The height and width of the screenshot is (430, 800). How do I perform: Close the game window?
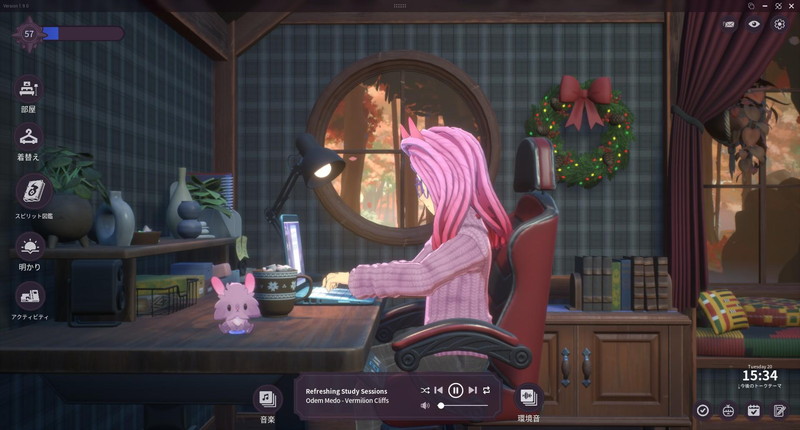(790, 6)
